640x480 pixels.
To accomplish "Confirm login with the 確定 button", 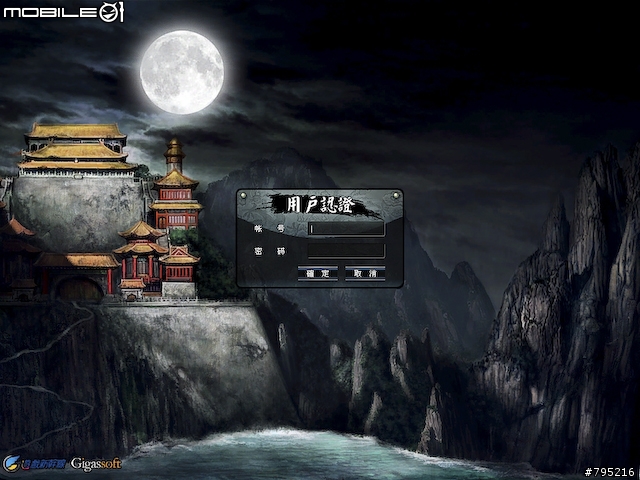I will [317, 272].
